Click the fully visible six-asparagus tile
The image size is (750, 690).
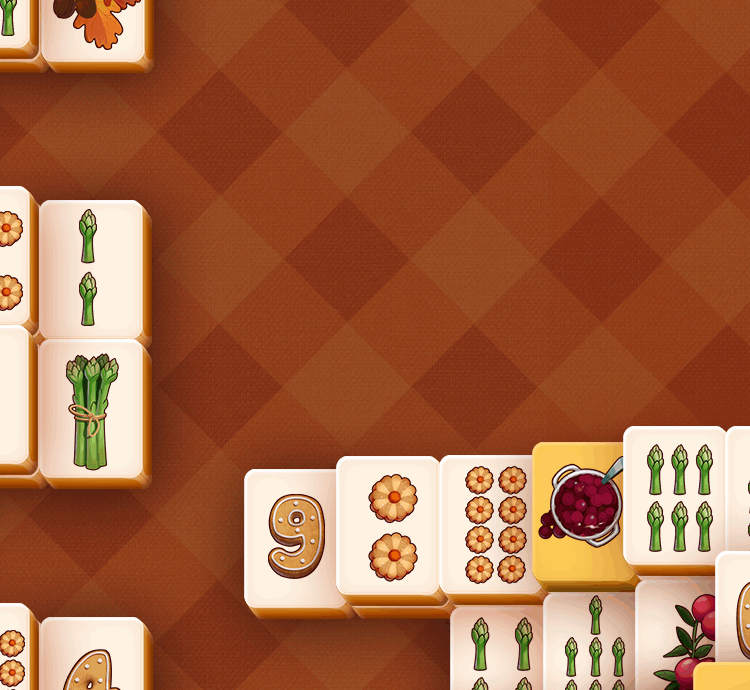[677, 497]
